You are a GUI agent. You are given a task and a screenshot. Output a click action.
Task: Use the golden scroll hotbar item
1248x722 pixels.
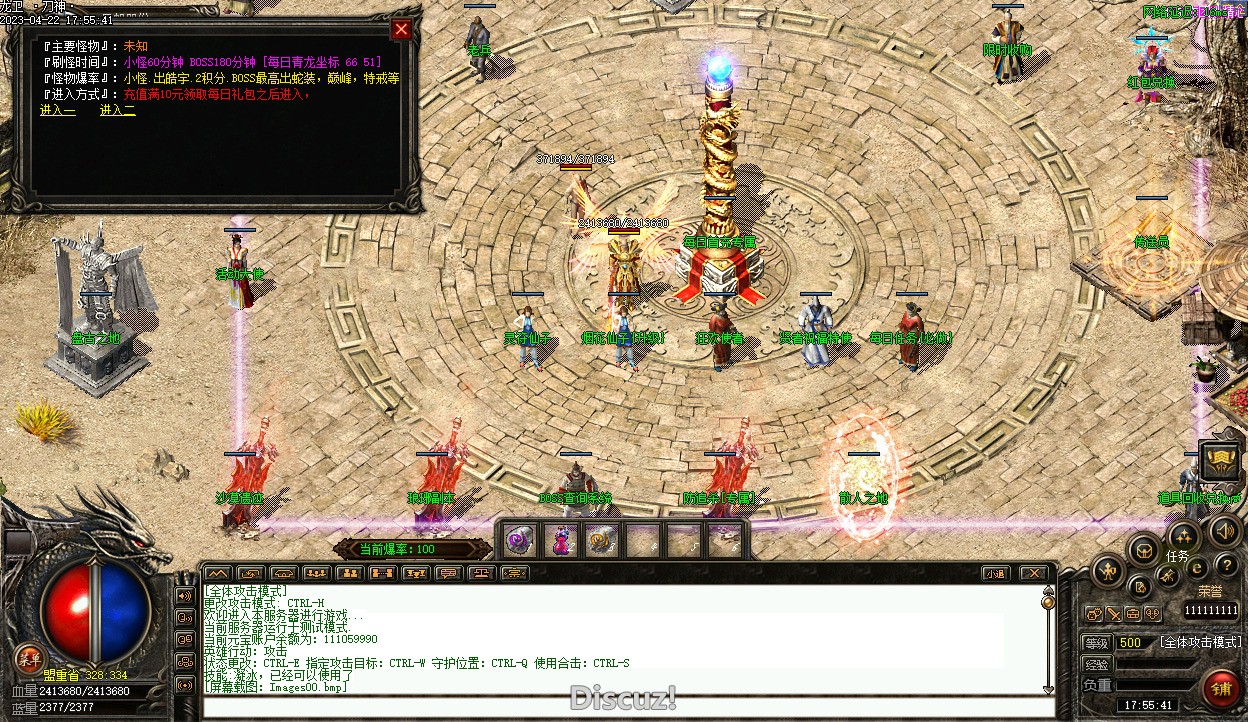[601, 541]
